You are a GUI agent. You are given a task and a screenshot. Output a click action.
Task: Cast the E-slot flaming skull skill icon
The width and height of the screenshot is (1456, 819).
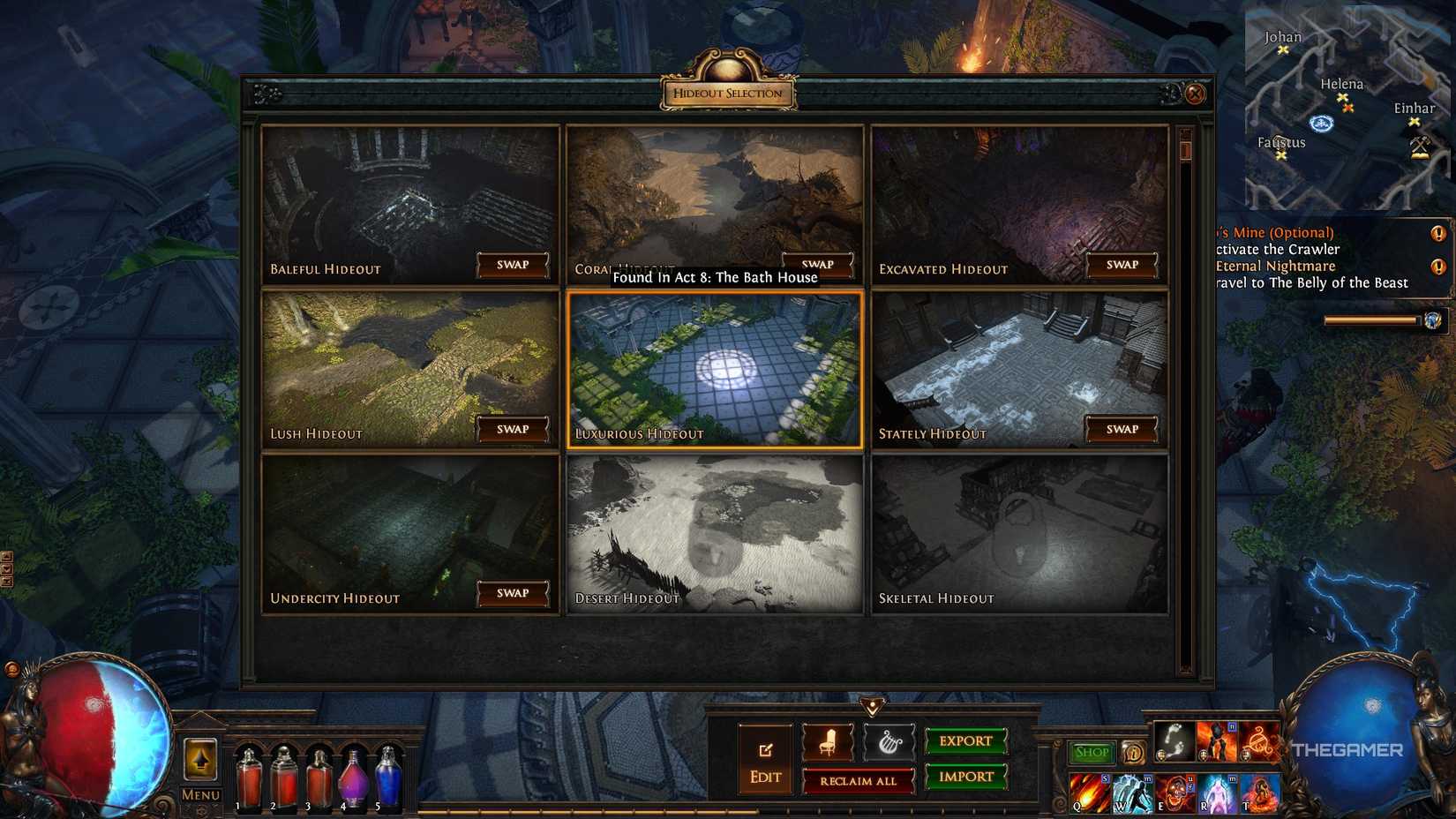(x=1175, y=793)
